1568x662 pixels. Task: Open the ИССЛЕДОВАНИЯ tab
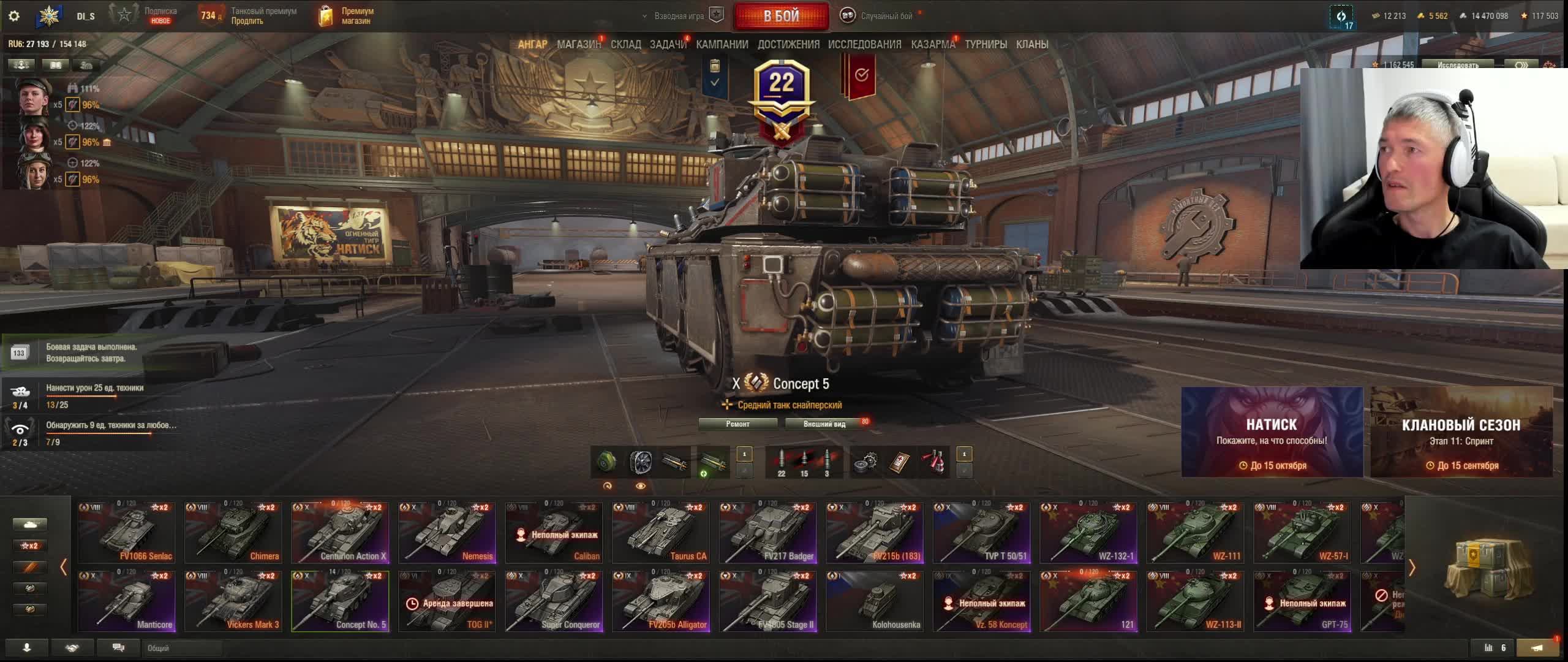coord(864,44)
